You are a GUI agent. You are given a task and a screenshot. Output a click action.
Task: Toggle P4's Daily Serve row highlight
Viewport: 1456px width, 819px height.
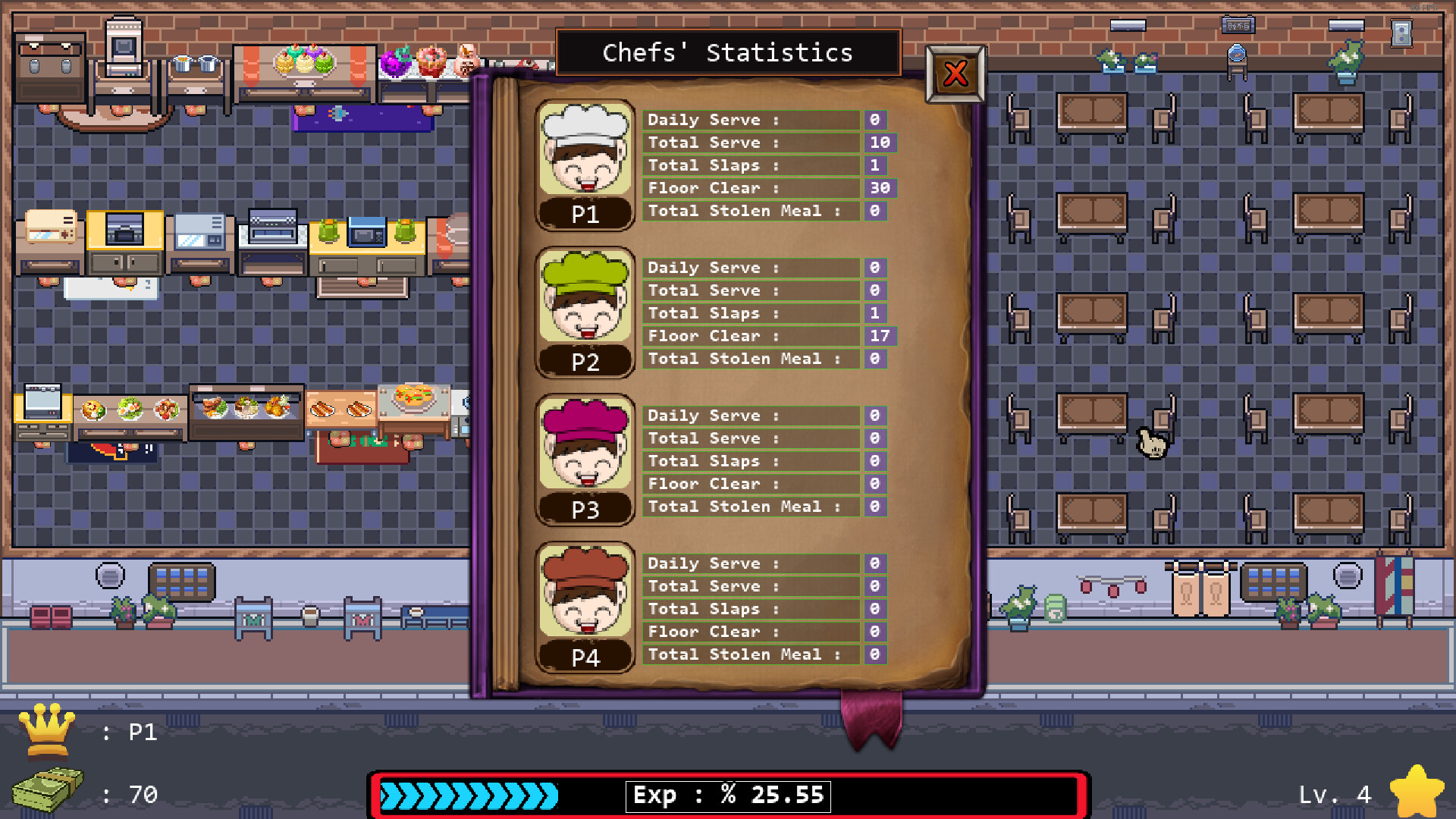coord(751,563)
